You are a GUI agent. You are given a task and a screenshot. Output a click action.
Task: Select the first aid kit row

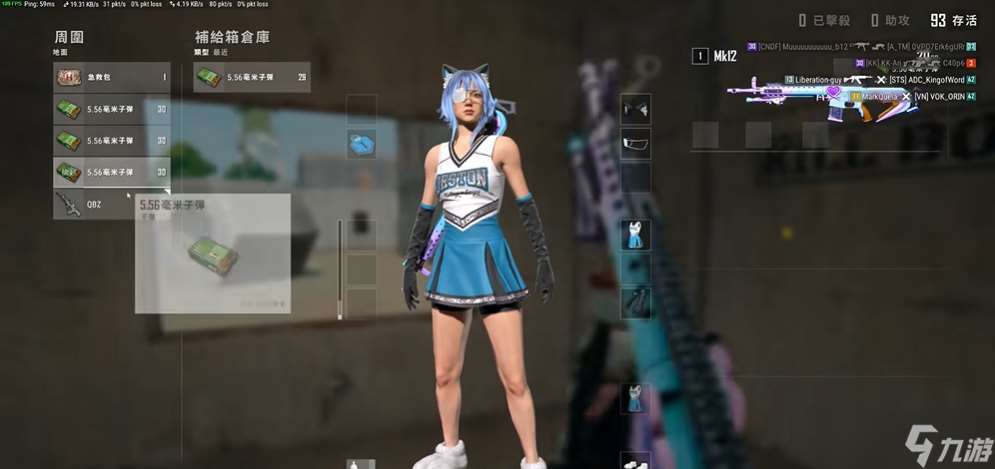[x=111, y=77]
